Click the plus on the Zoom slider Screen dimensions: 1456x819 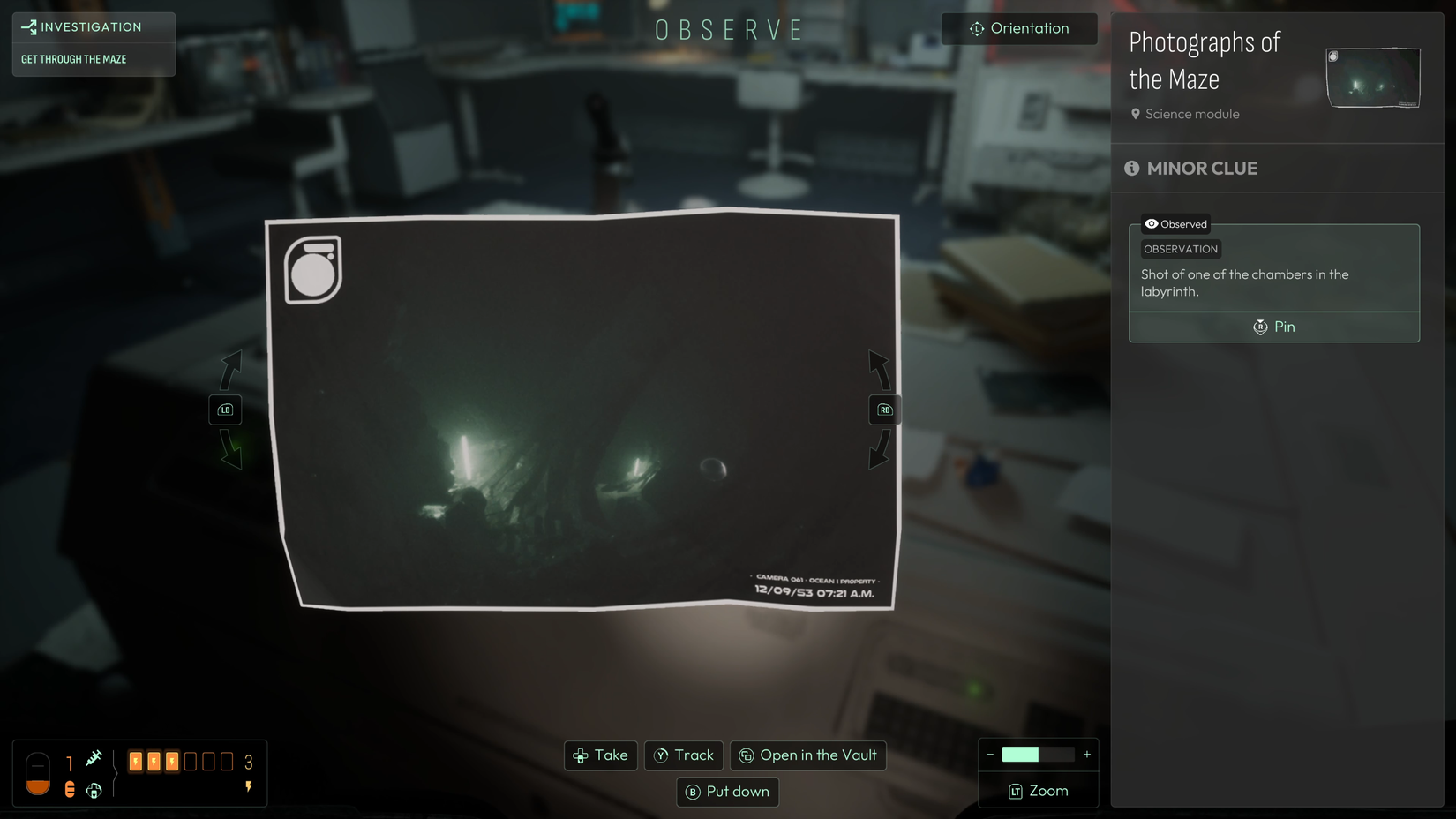[1086, 754]
